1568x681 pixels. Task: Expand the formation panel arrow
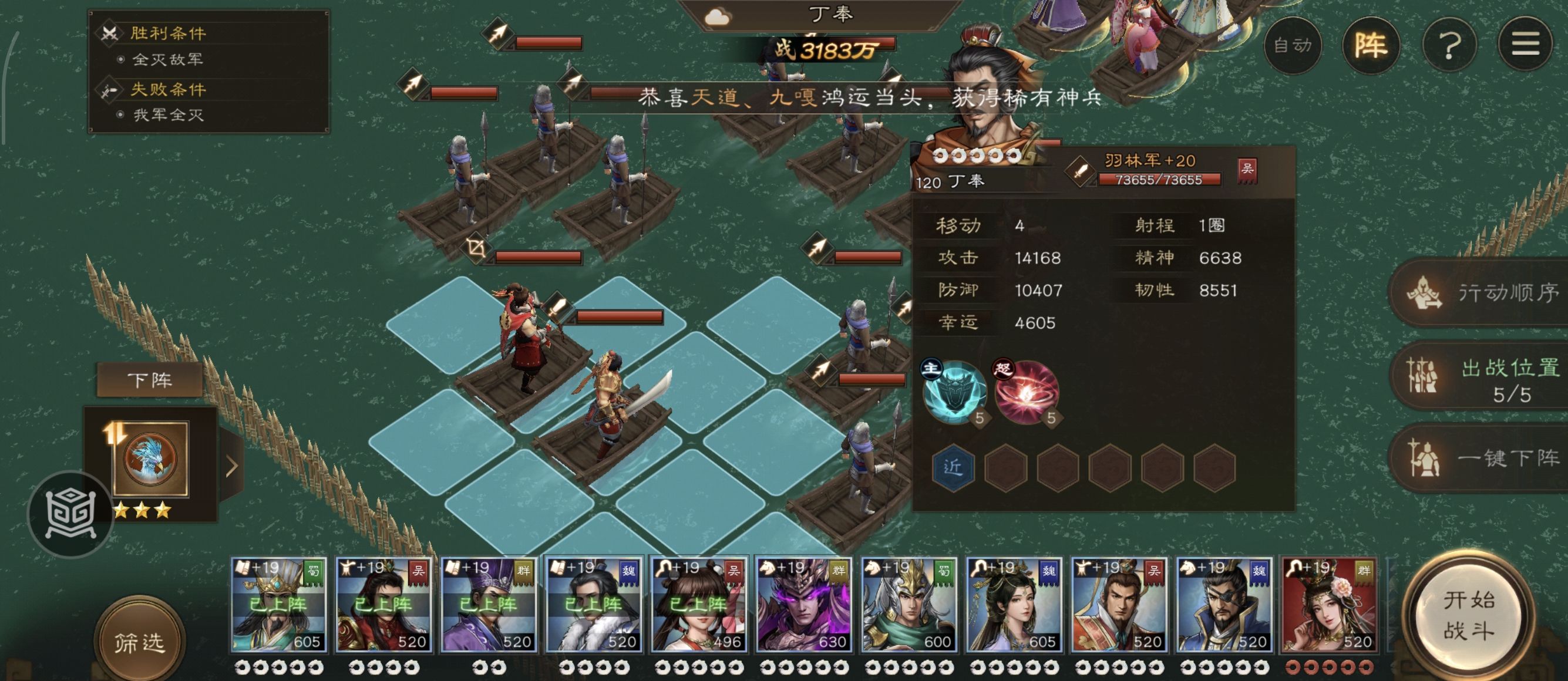coord(232,466)
